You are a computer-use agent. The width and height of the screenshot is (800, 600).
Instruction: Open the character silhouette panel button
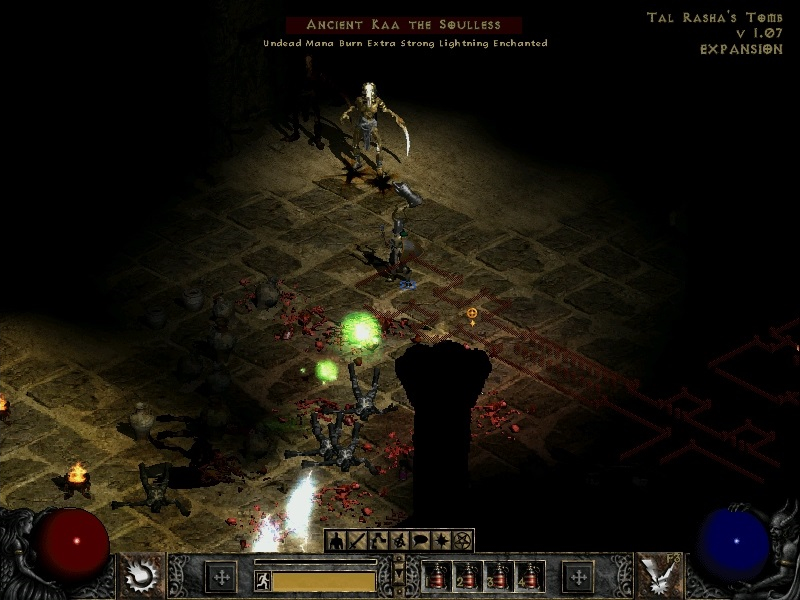click(x=337, y=541)
